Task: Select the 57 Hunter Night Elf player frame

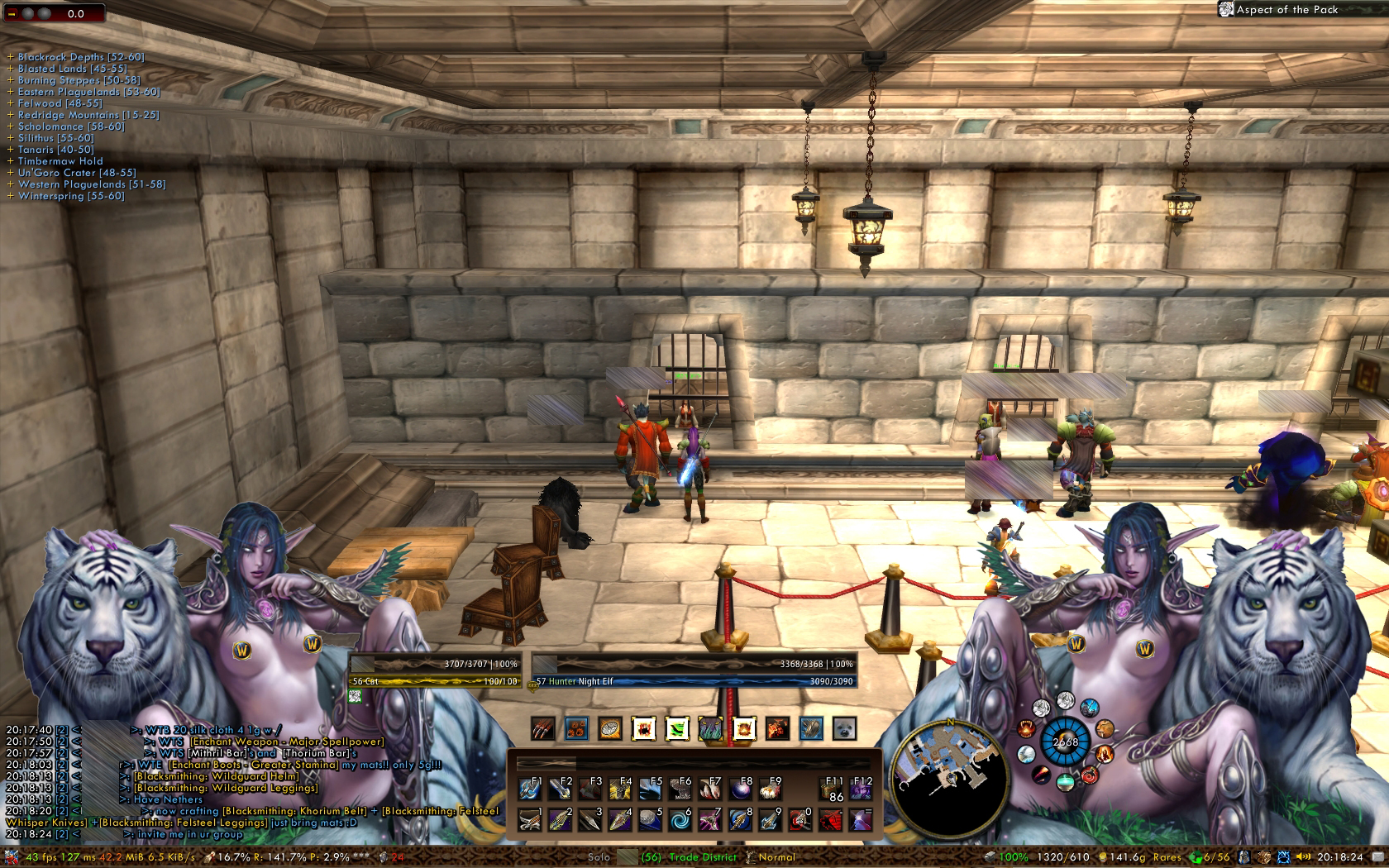Action: click(693, 671)
